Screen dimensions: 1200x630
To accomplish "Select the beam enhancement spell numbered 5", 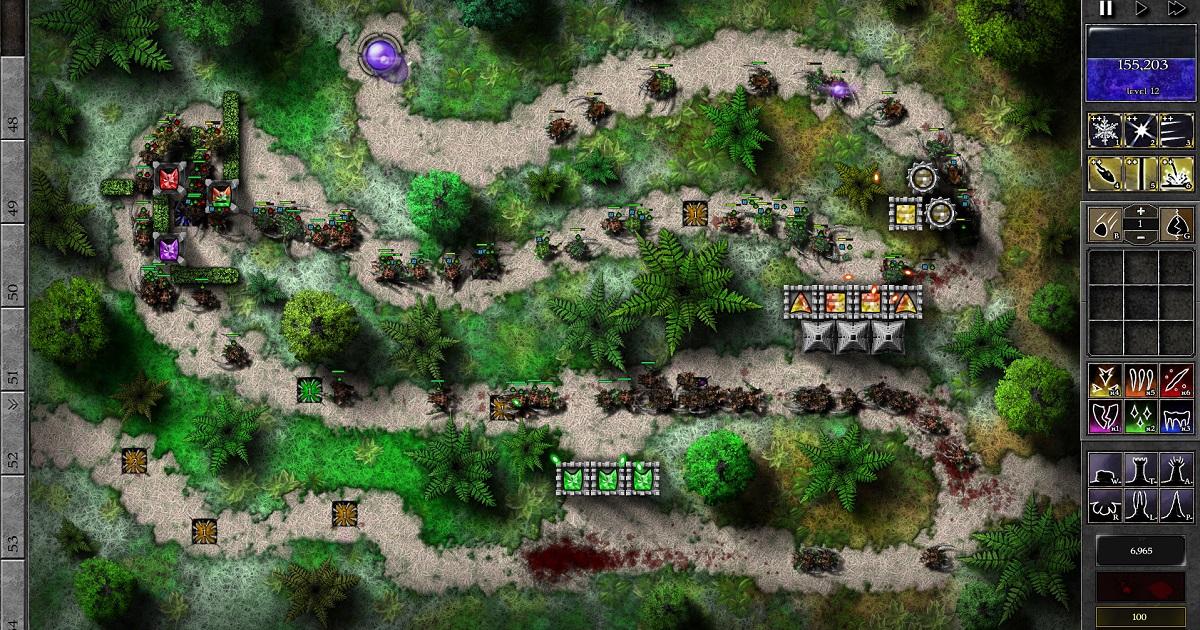I will tap(1141, 174).
